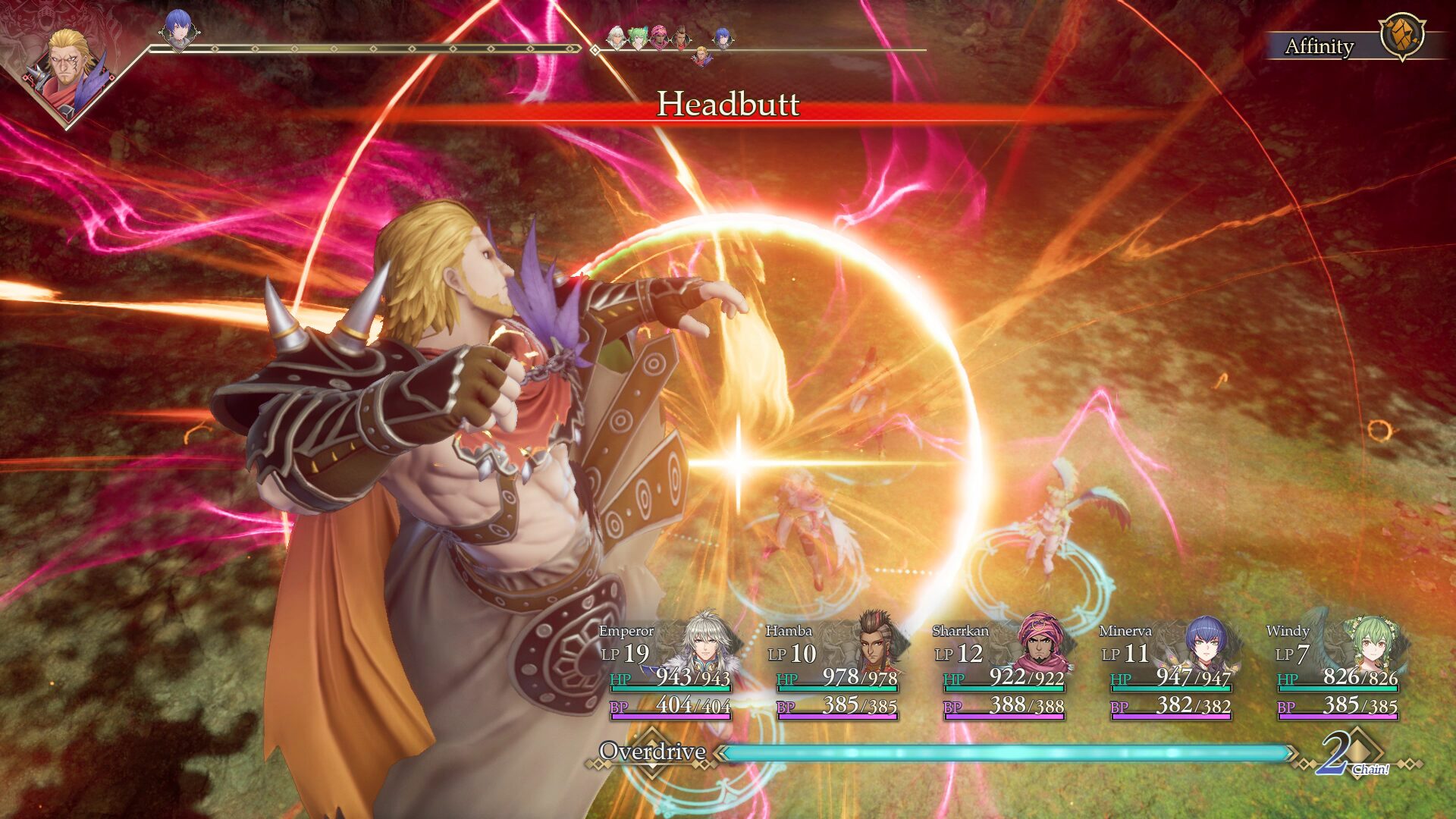Viewport: 1456px width, 819px height.
Task: Open the Affinity shield icon
Action: (1401, 36)
